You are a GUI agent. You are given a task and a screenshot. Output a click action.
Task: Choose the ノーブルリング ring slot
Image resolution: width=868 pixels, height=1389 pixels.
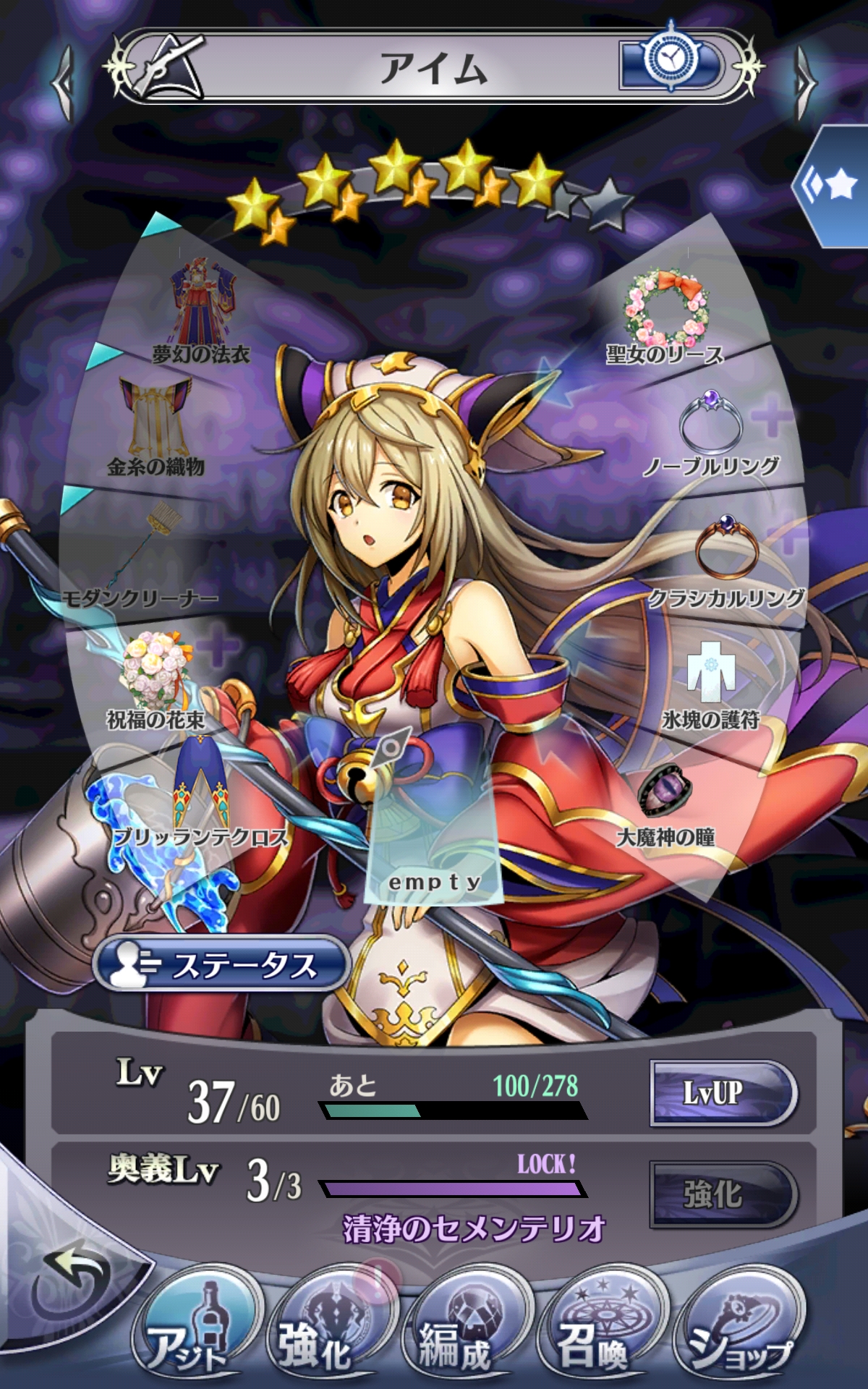(x=711, y=430)
